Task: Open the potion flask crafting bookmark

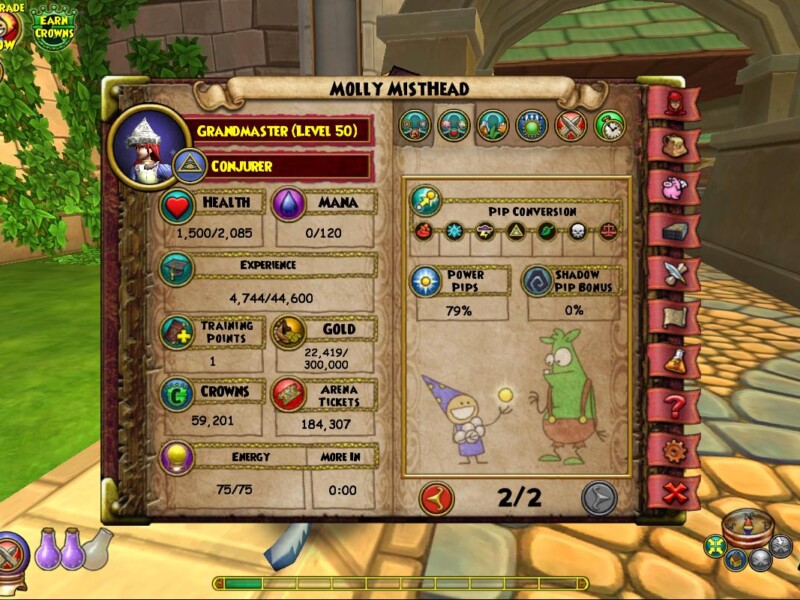Action: click(673, 361)
